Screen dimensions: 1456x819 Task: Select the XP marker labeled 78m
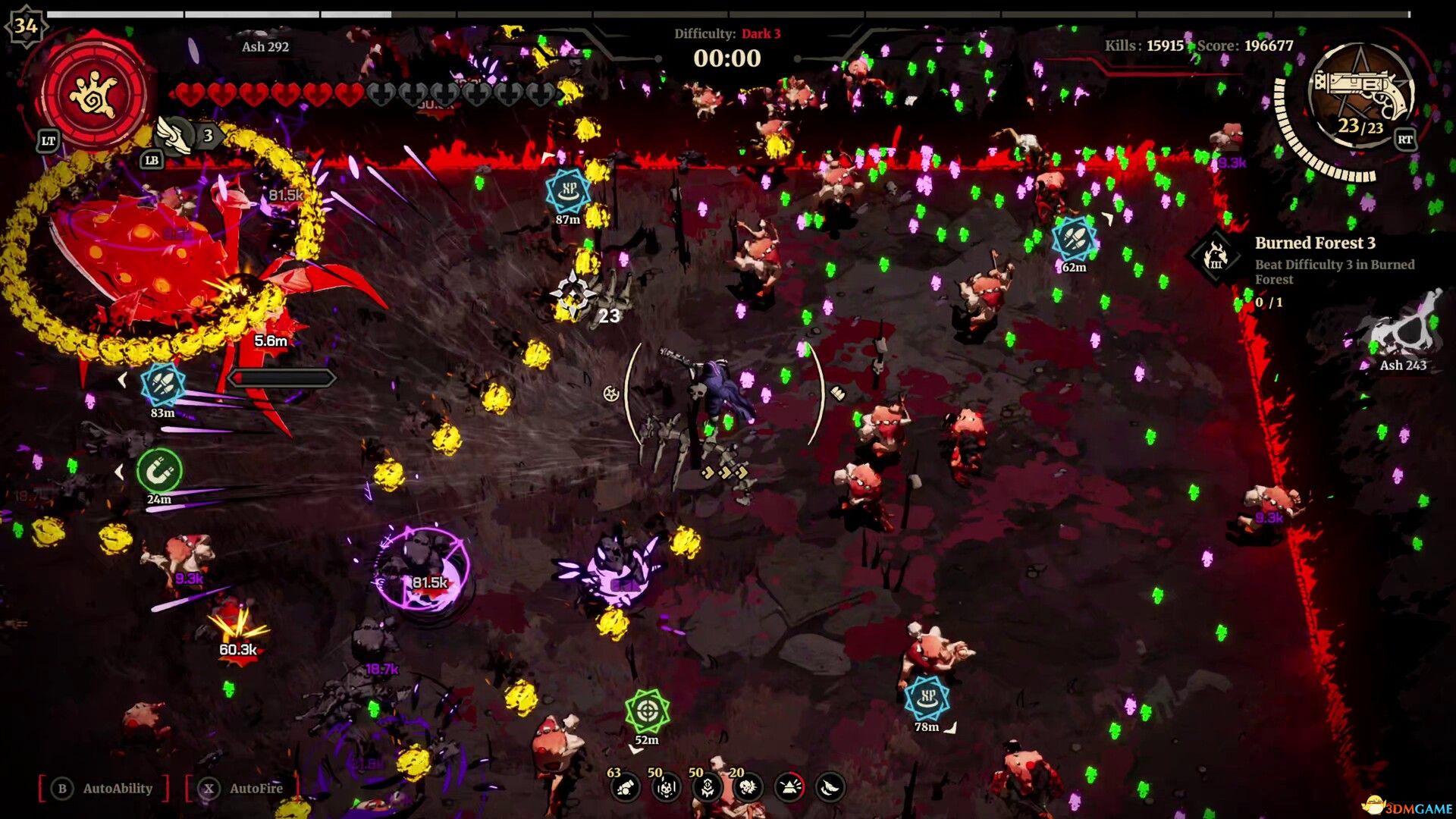927,698
